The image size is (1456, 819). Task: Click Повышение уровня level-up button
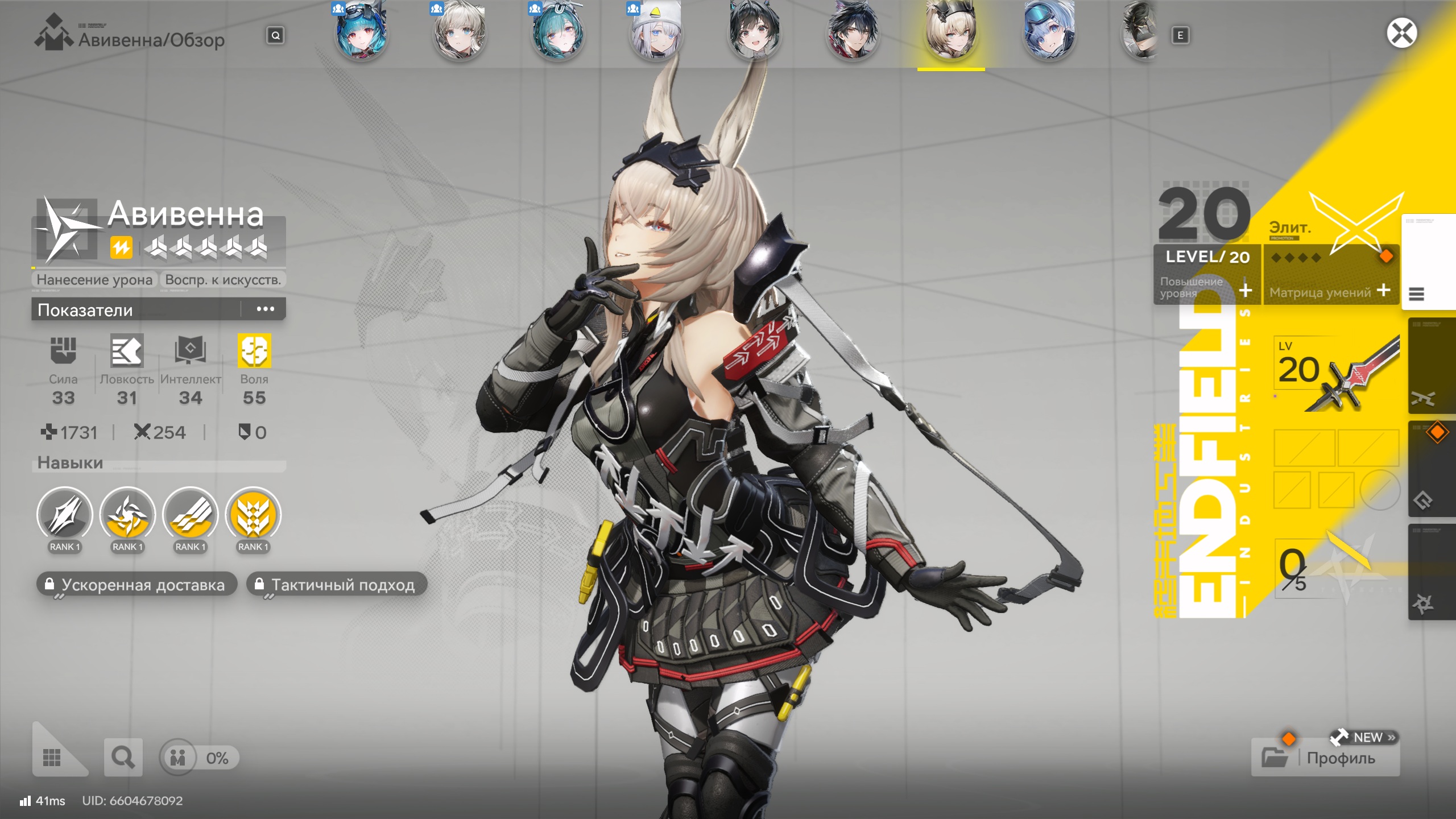[1207, 288]
